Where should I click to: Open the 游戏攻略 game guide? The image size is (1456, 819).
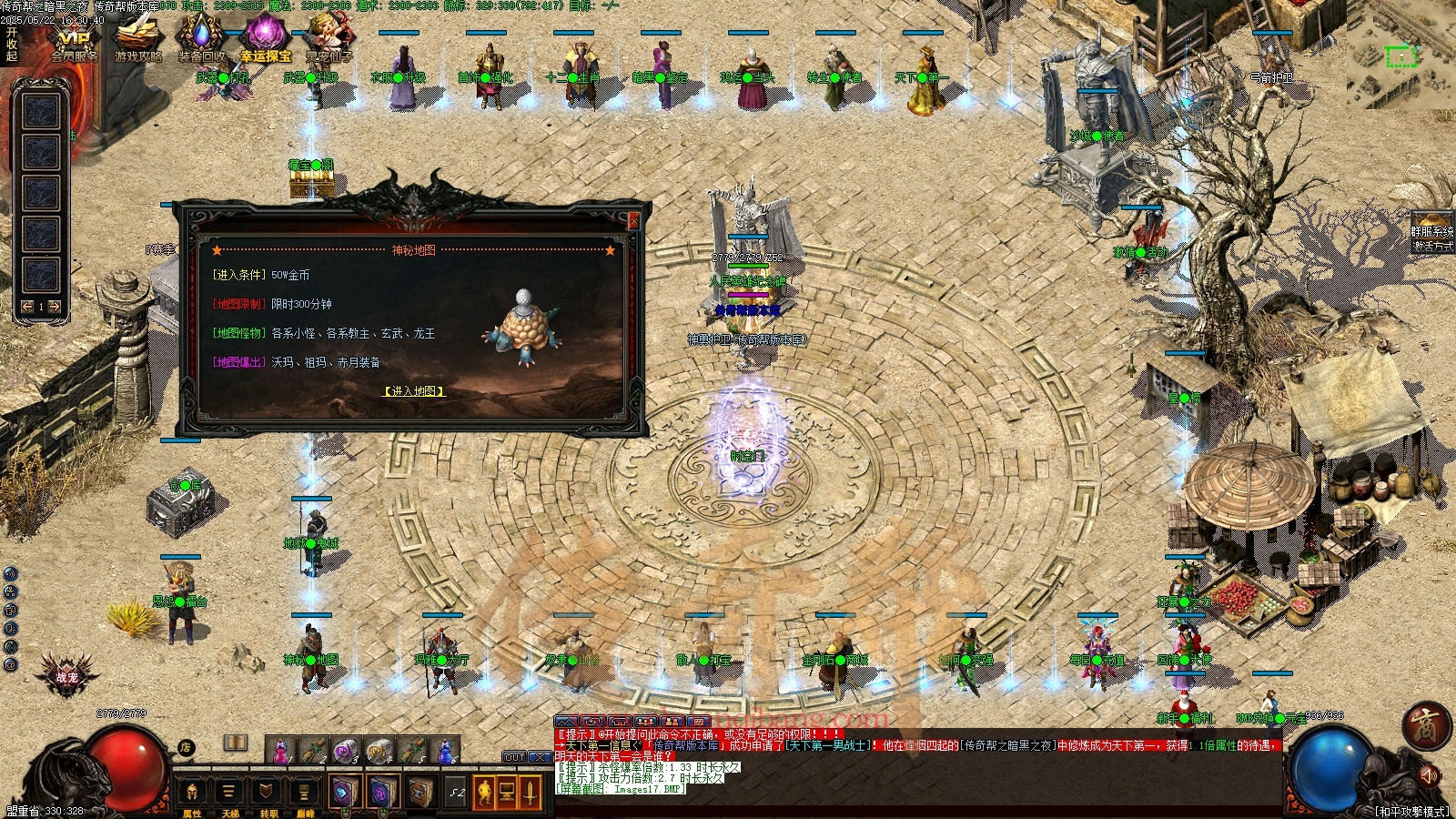pos(138,42)
